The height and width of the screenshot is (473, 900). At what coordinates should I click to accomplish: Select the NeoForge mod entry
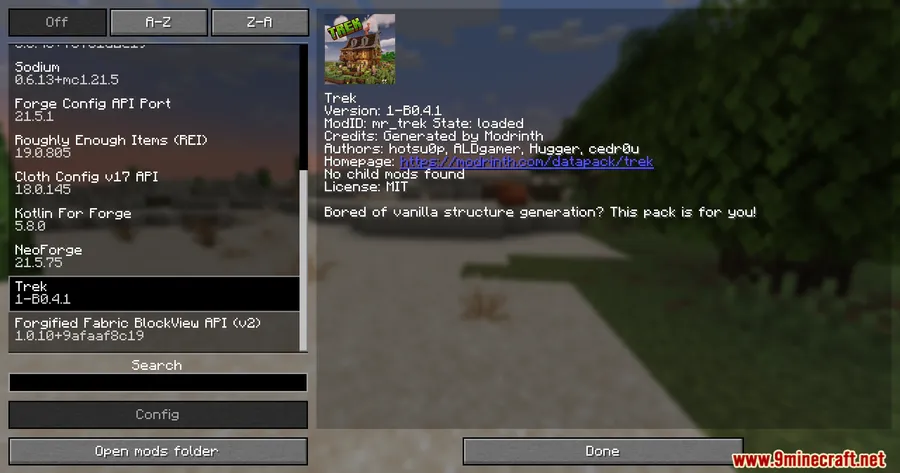[x=150, y=257]
